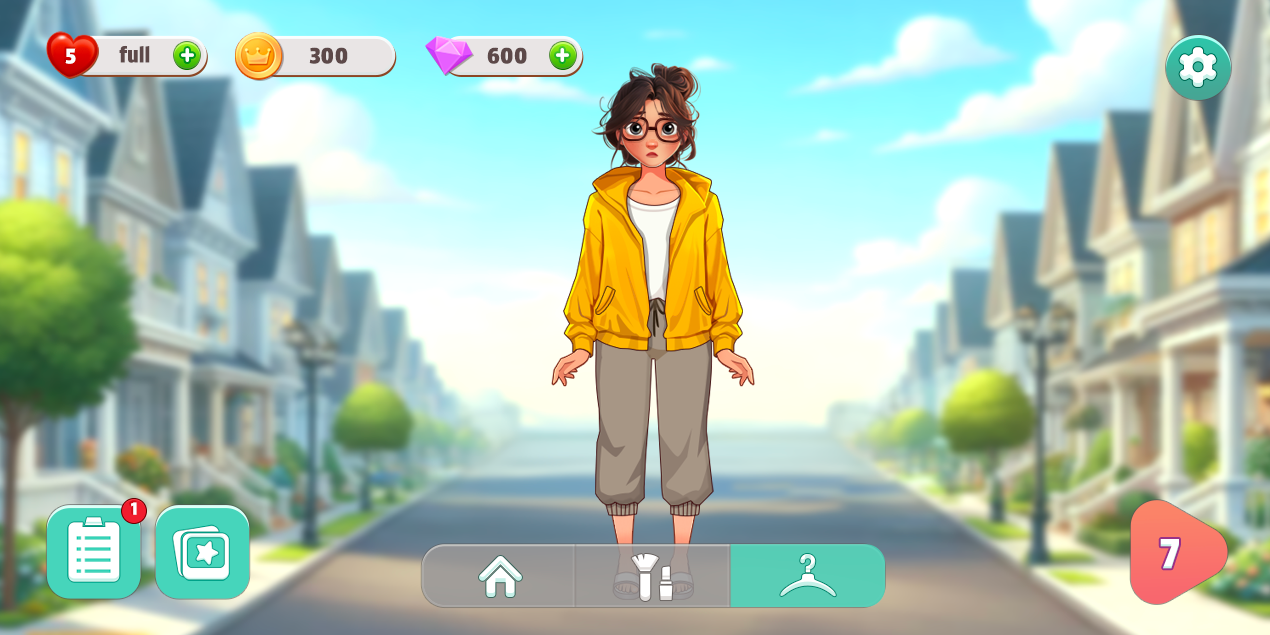Open the star card collection

[202, 552]
